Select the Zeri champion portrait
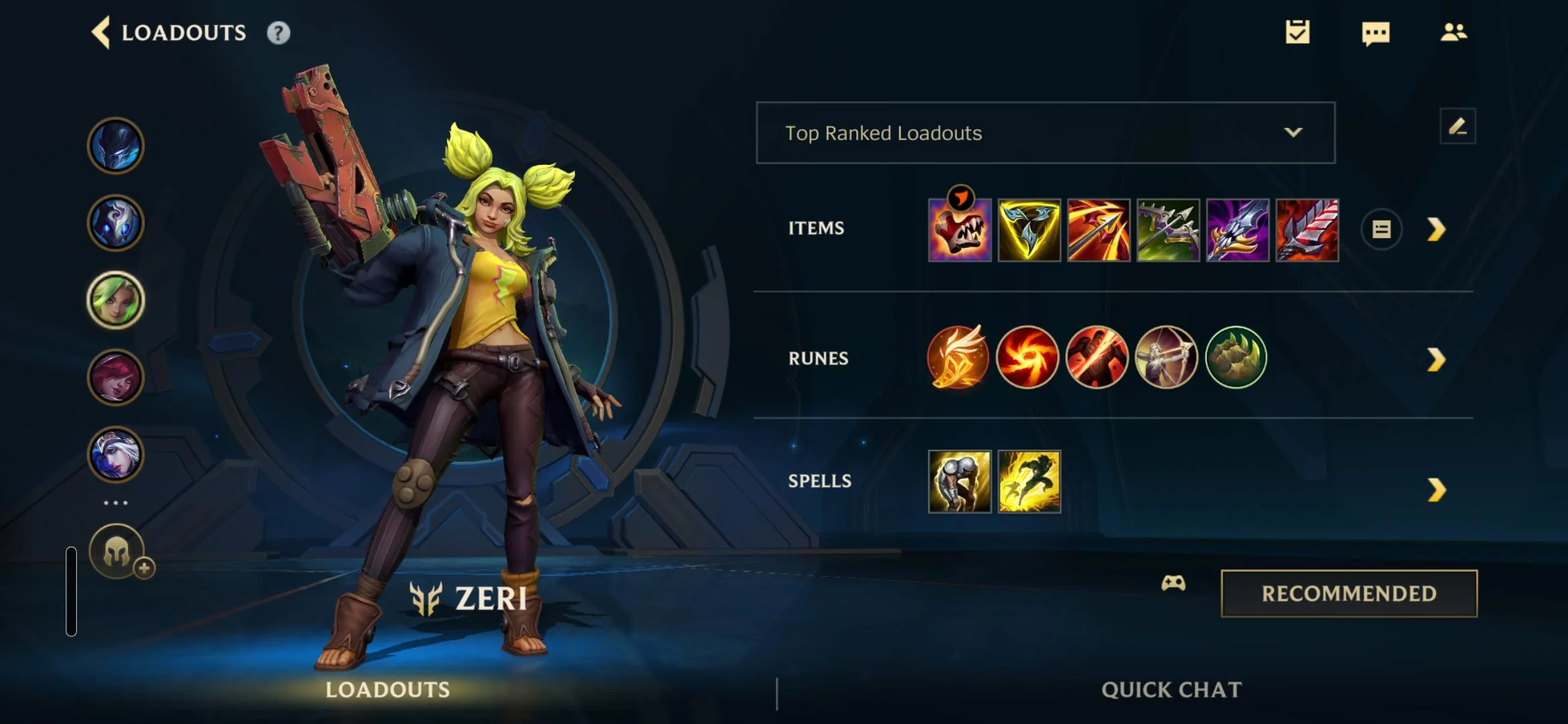Screen dimensions: 1568x724 [x=115, y=301]
